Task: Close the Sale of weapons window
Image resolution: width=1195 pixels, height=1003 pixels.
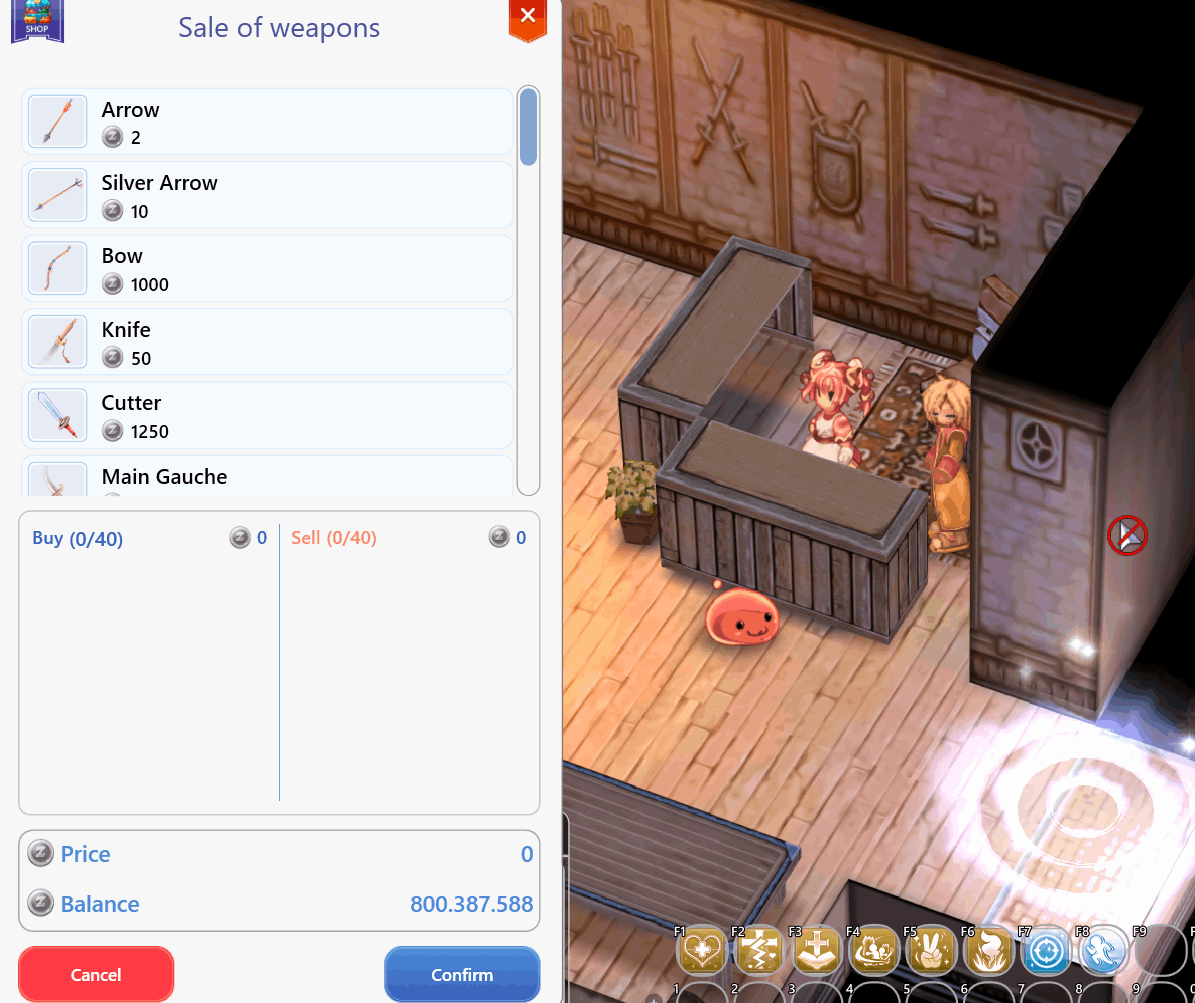Action: [x=528, y=16]
